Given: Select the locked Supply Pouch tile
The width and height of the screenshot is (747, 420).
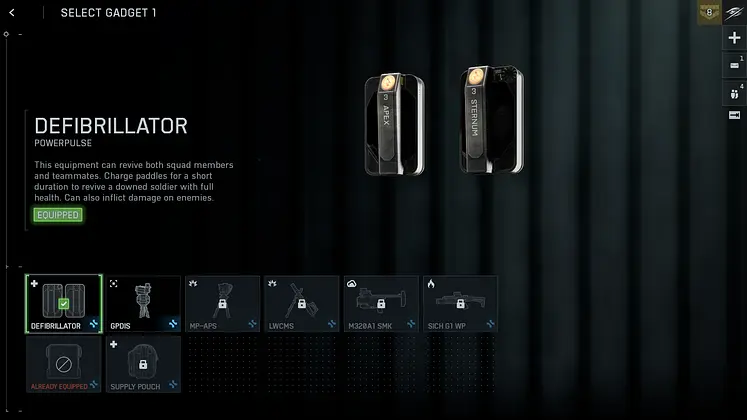Looking at the screenshot, I should click(143, 364).
